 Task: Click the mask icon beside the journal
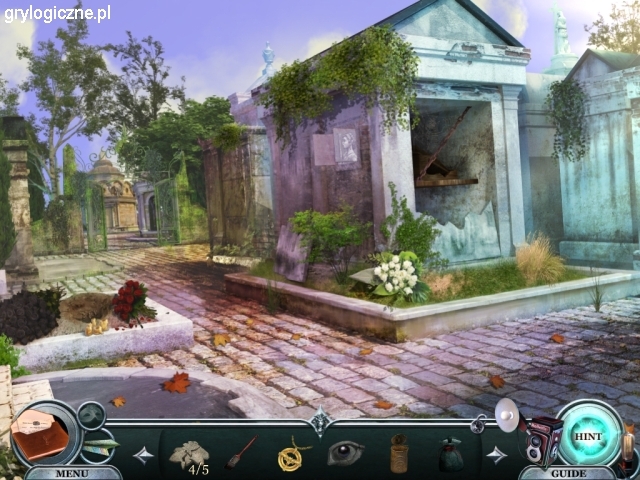pos(91,413)
